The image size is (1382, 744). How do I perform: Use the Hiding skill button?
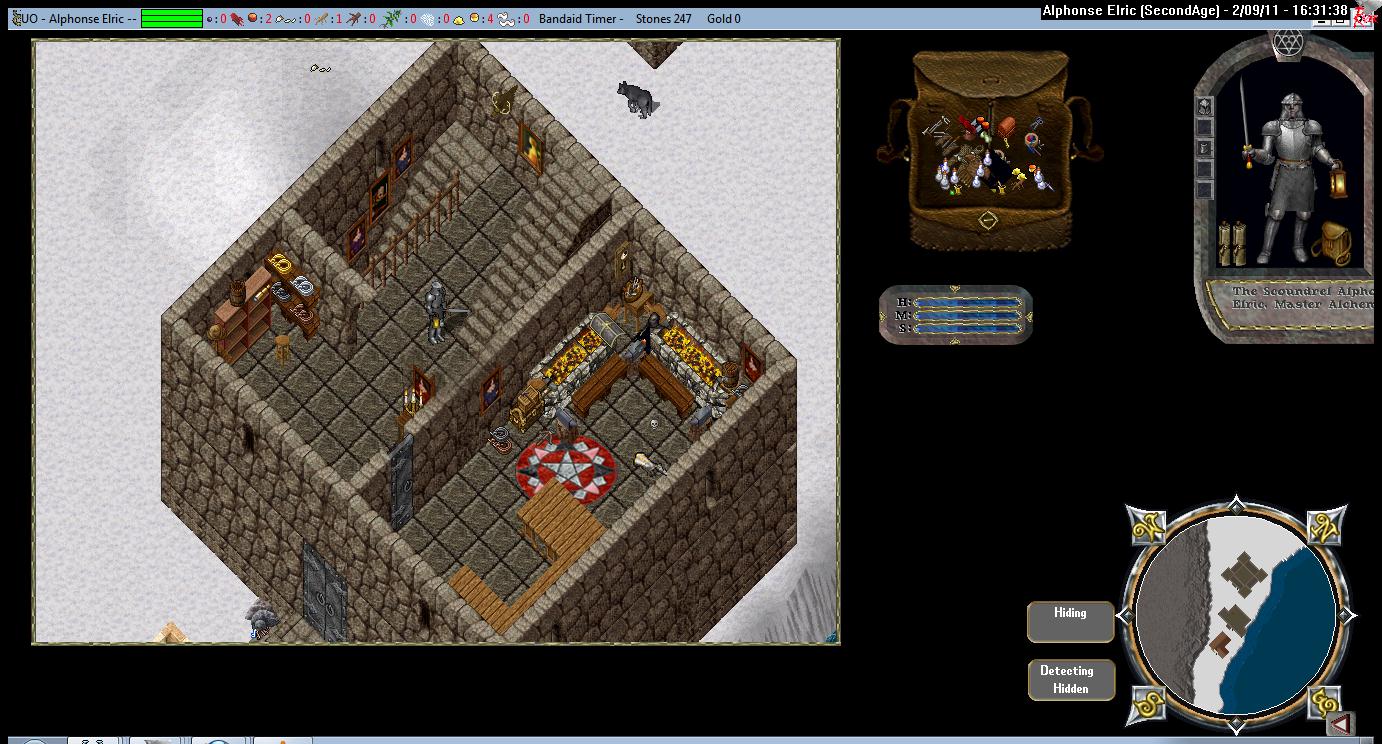point(1070,621)
